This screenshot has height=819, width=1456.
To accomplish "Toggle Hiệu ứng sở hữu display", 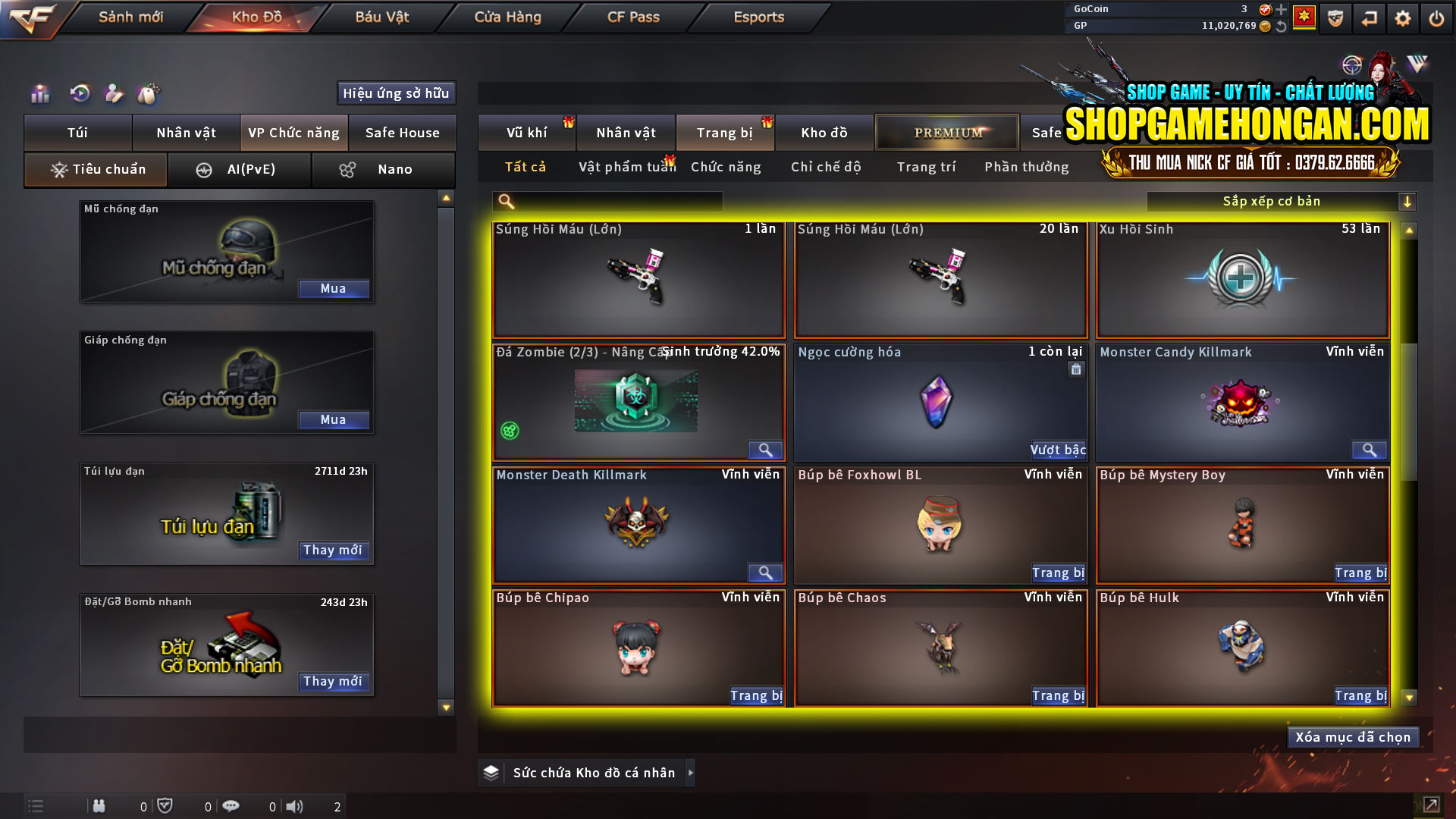I will click(x=395, y=93).
